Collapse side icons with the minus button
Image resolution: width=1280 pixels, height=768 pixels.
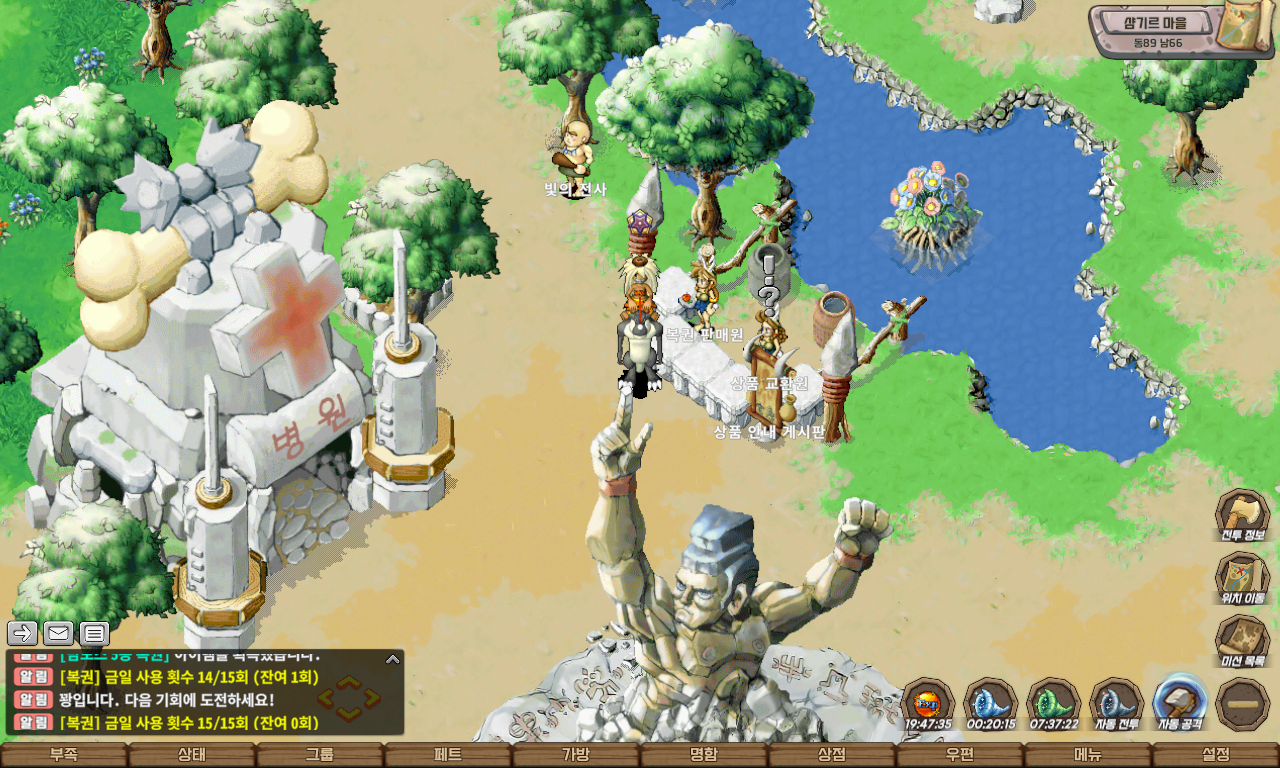(x=1243, y=704)
